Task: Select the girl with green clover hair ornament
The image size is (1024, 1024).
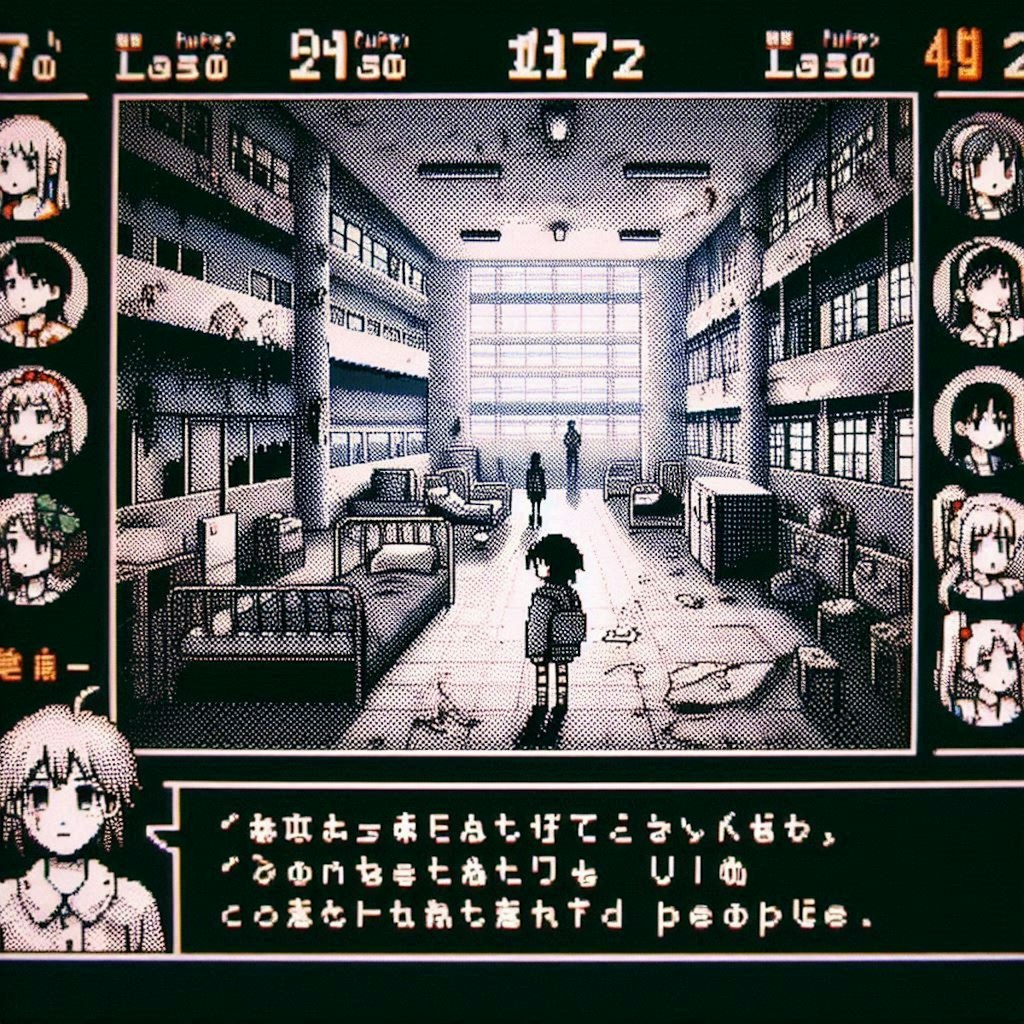Action: click(38, 547)
